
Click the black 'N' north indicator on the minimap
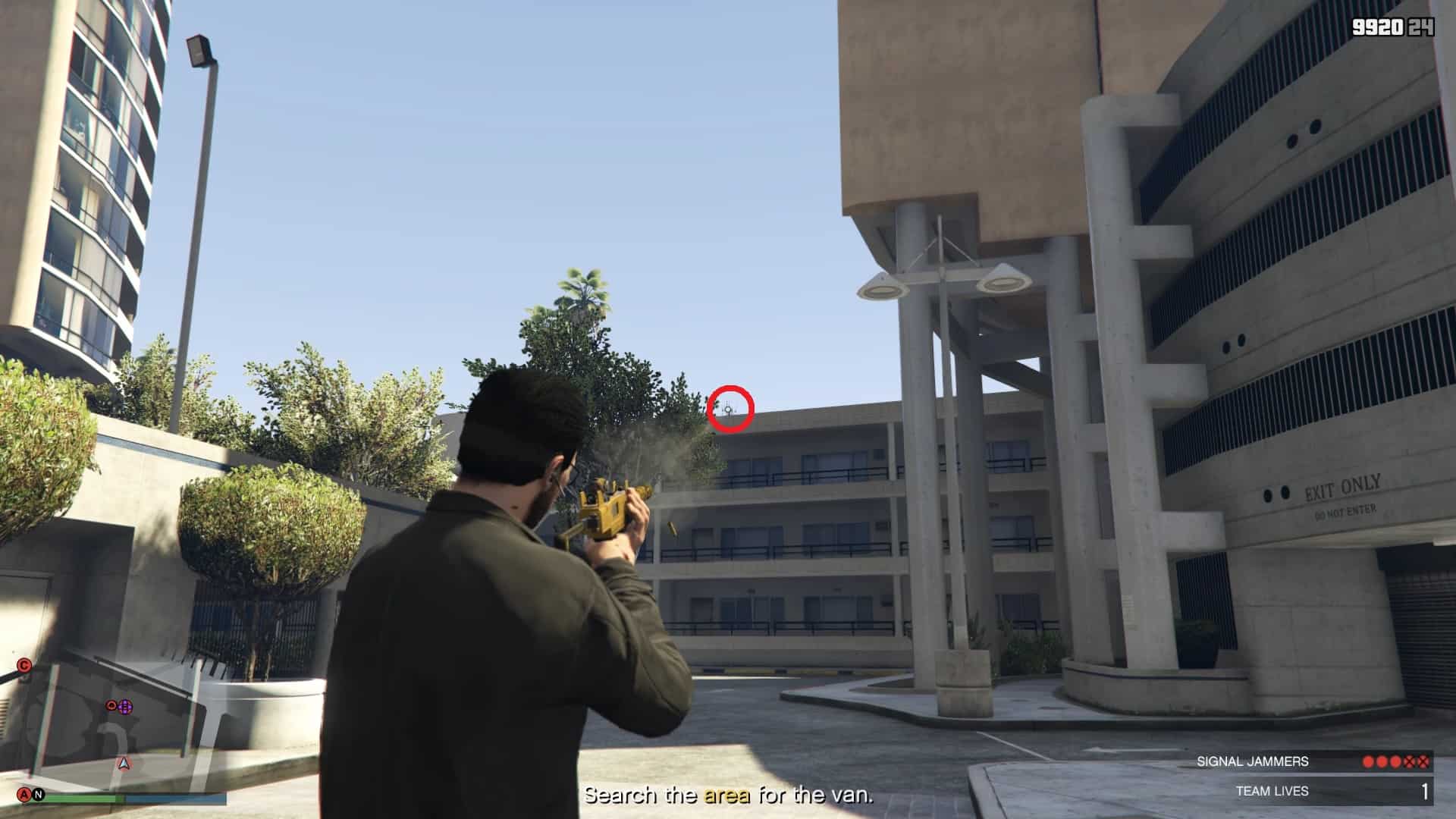38,794
